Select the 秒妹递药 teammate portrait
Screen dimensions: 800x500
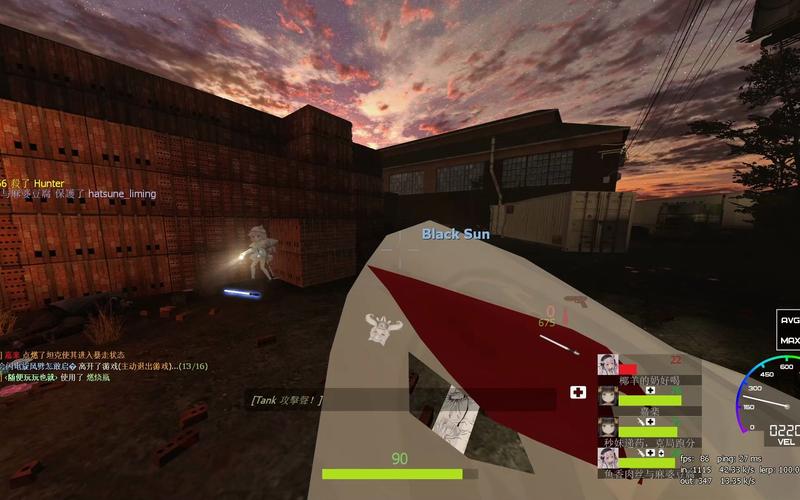click(x=607, y=426)
